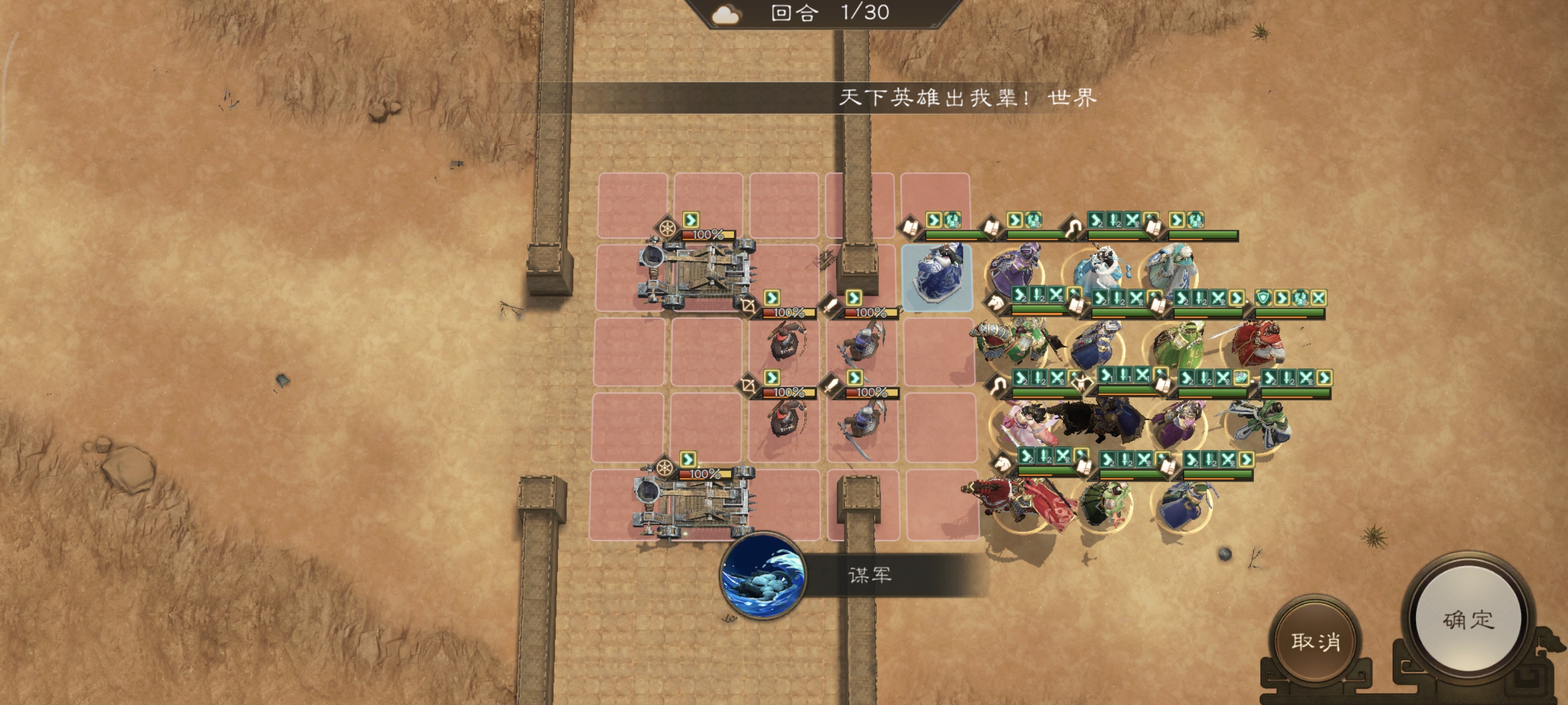Confirm the action with 确定
This screenshot has height=705, width=1568.
tap(1468, 620)
